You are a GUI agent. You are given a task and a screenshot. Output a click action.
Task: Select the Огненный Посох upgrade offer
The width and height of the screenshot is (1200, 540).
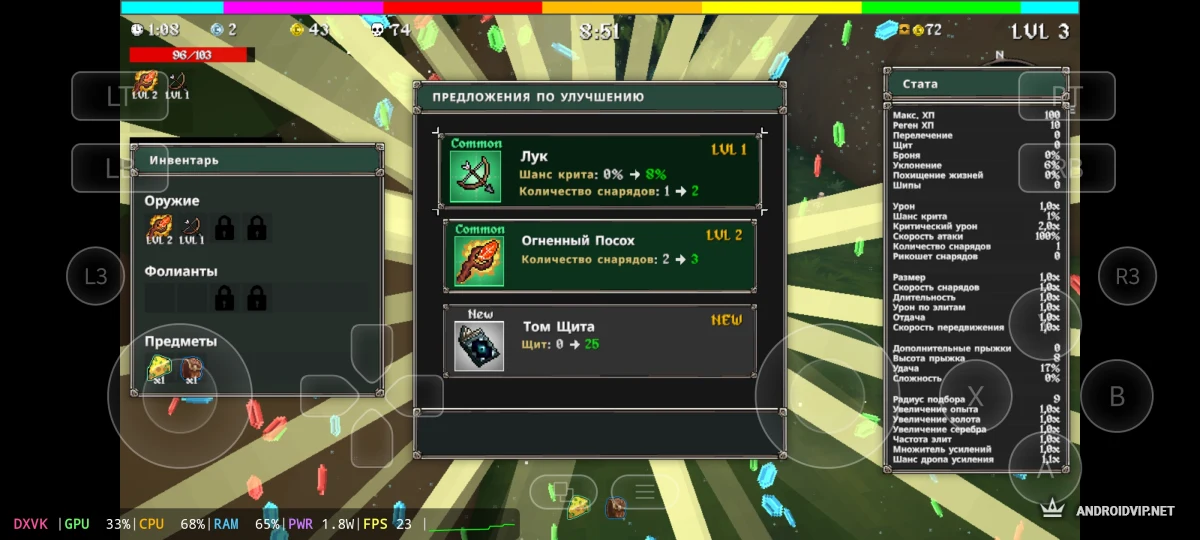600,256
